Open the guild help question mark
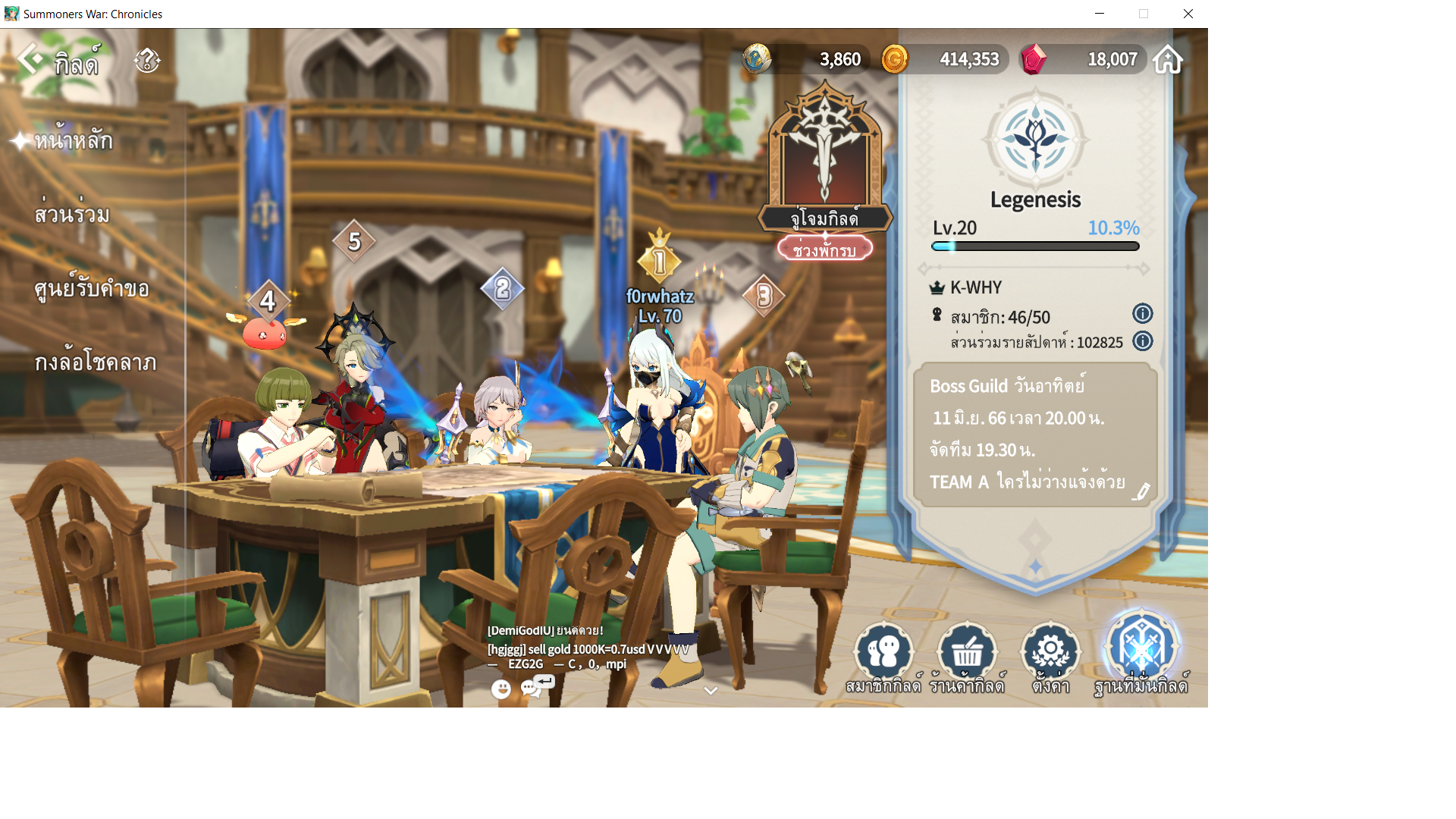This screenshot has height=819, width=1456. coord(147,61)
